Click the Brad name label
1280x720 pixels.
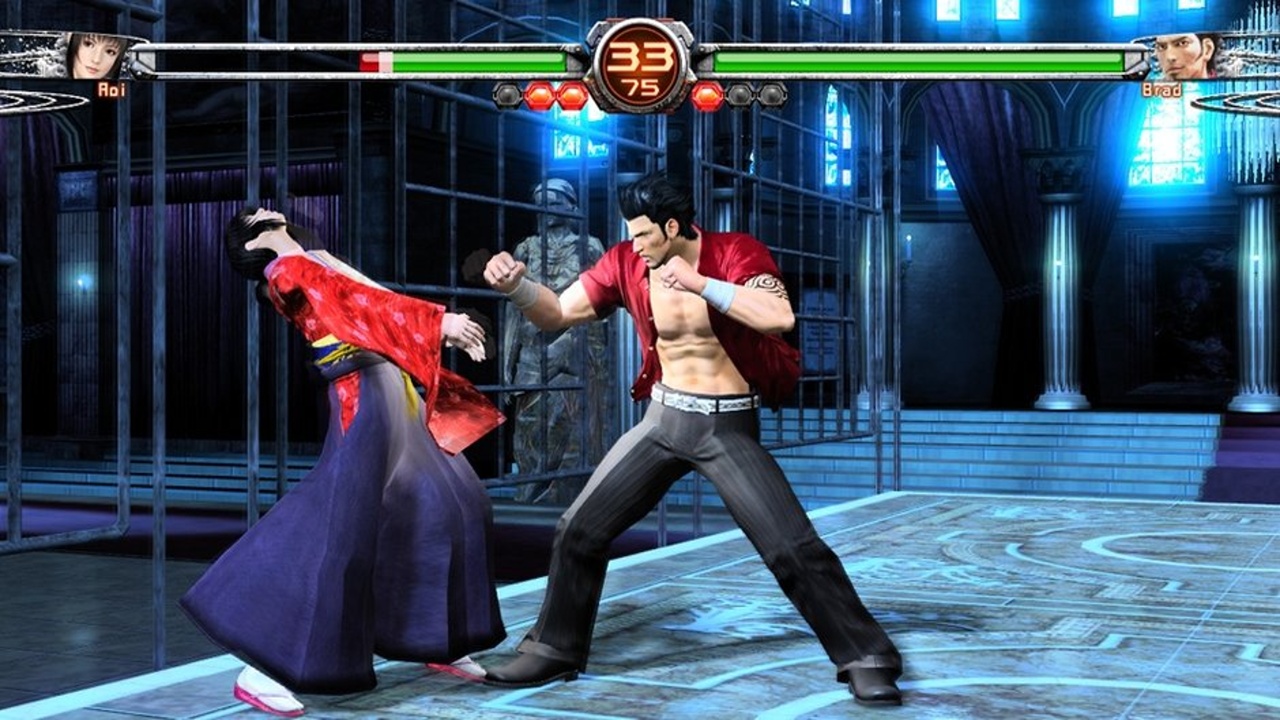click(x=1161, y=89)
